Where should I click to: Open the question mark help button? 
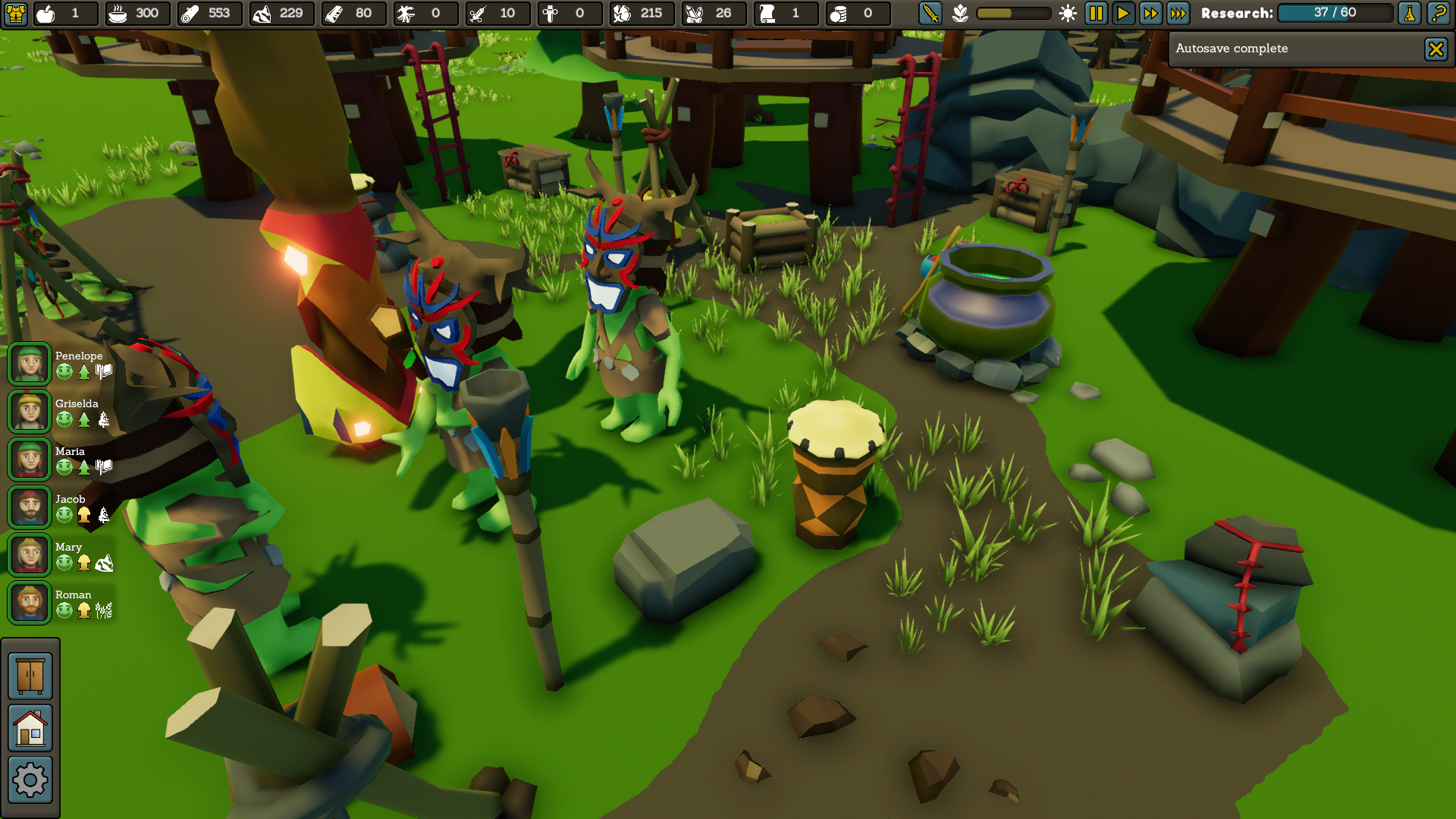coord(1438,13)
